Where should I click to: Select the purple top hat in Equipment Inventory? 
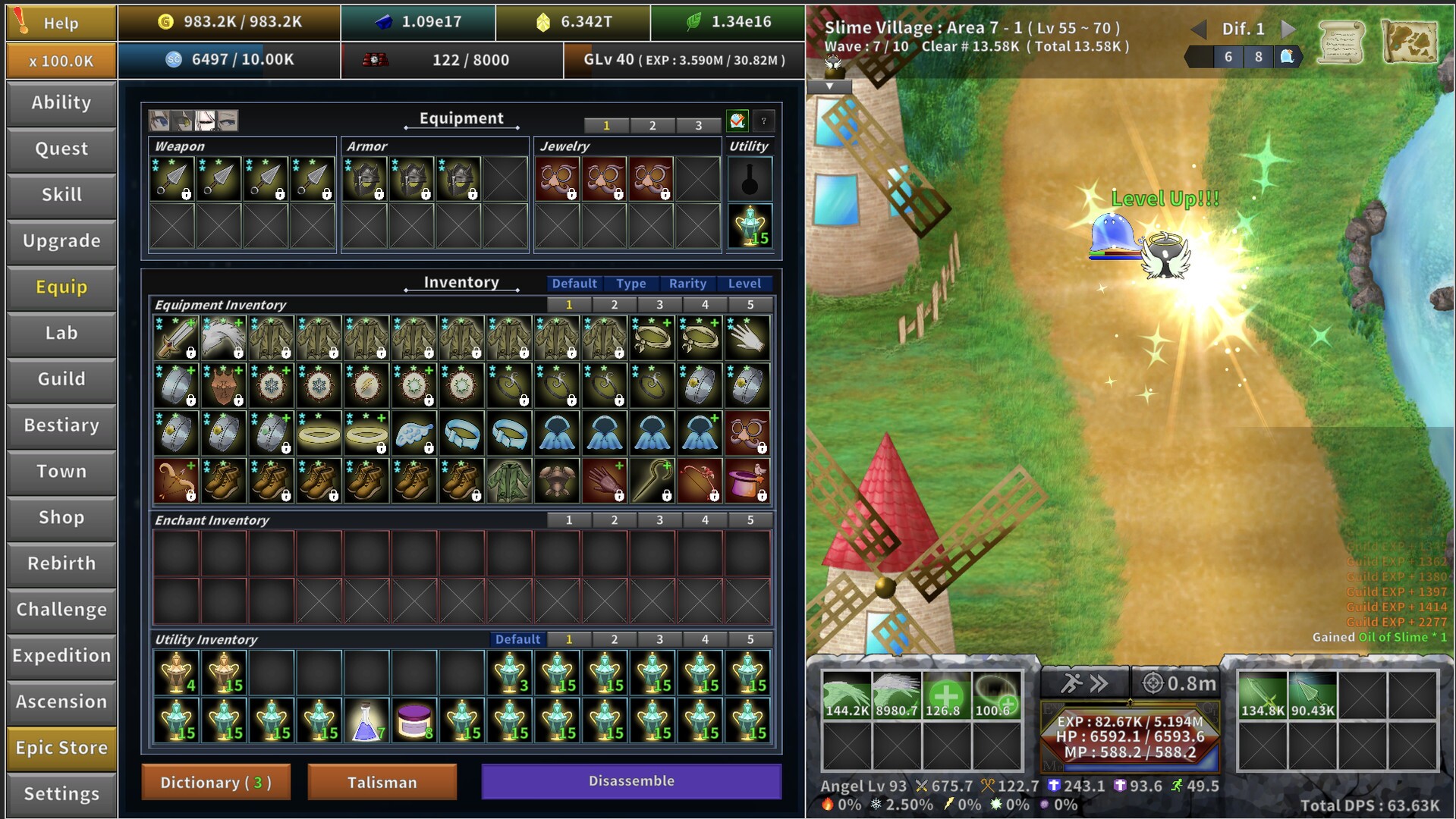coord(747,481)
